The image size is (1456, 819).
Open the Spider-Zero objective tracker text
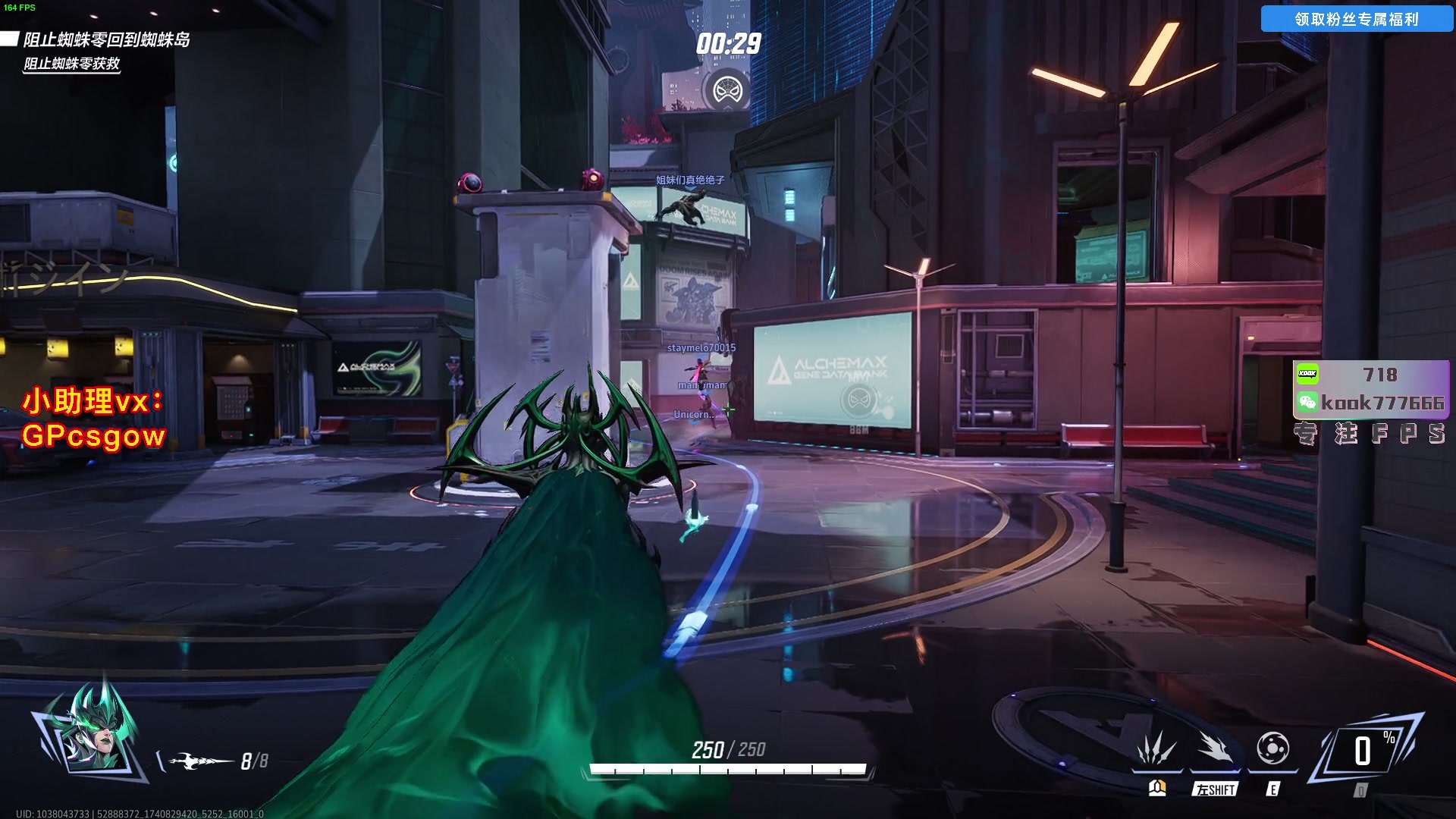[106, 39]
